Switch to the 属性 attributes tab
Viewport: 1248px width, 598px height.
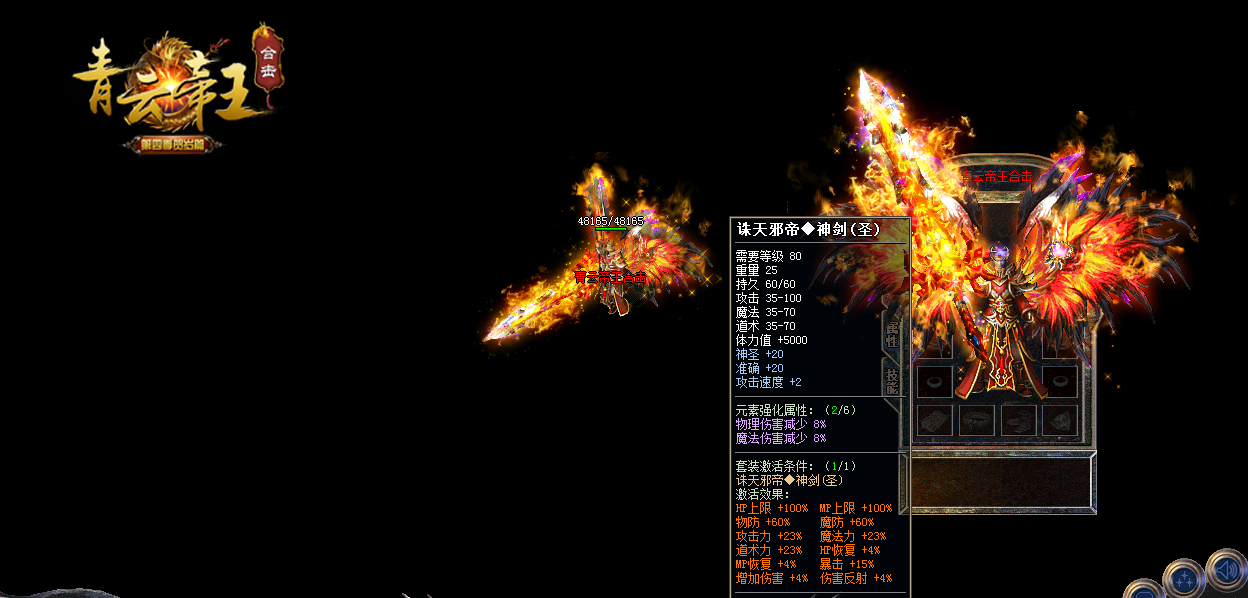click(x=892, y=334)
